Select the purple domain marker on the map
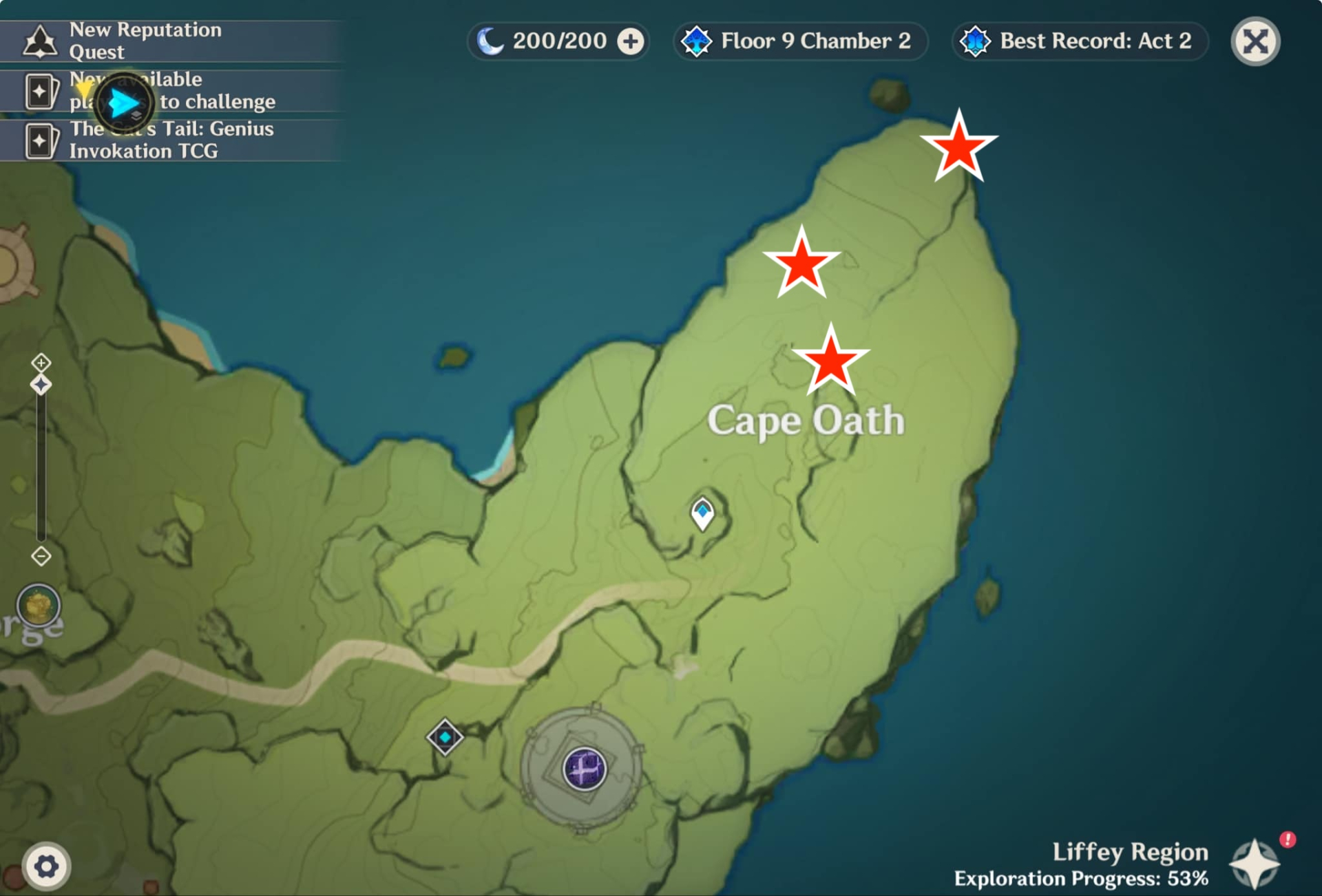1322x896 pixels. pos(585,769)
